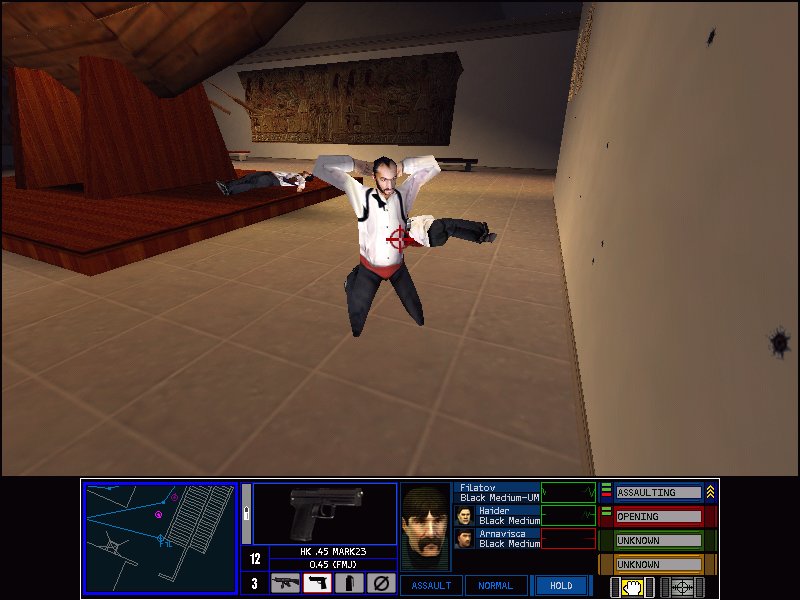Activate the yellow hand signal icon
The height and width of the screenshot is (600, 800).
tap(632, 587)
